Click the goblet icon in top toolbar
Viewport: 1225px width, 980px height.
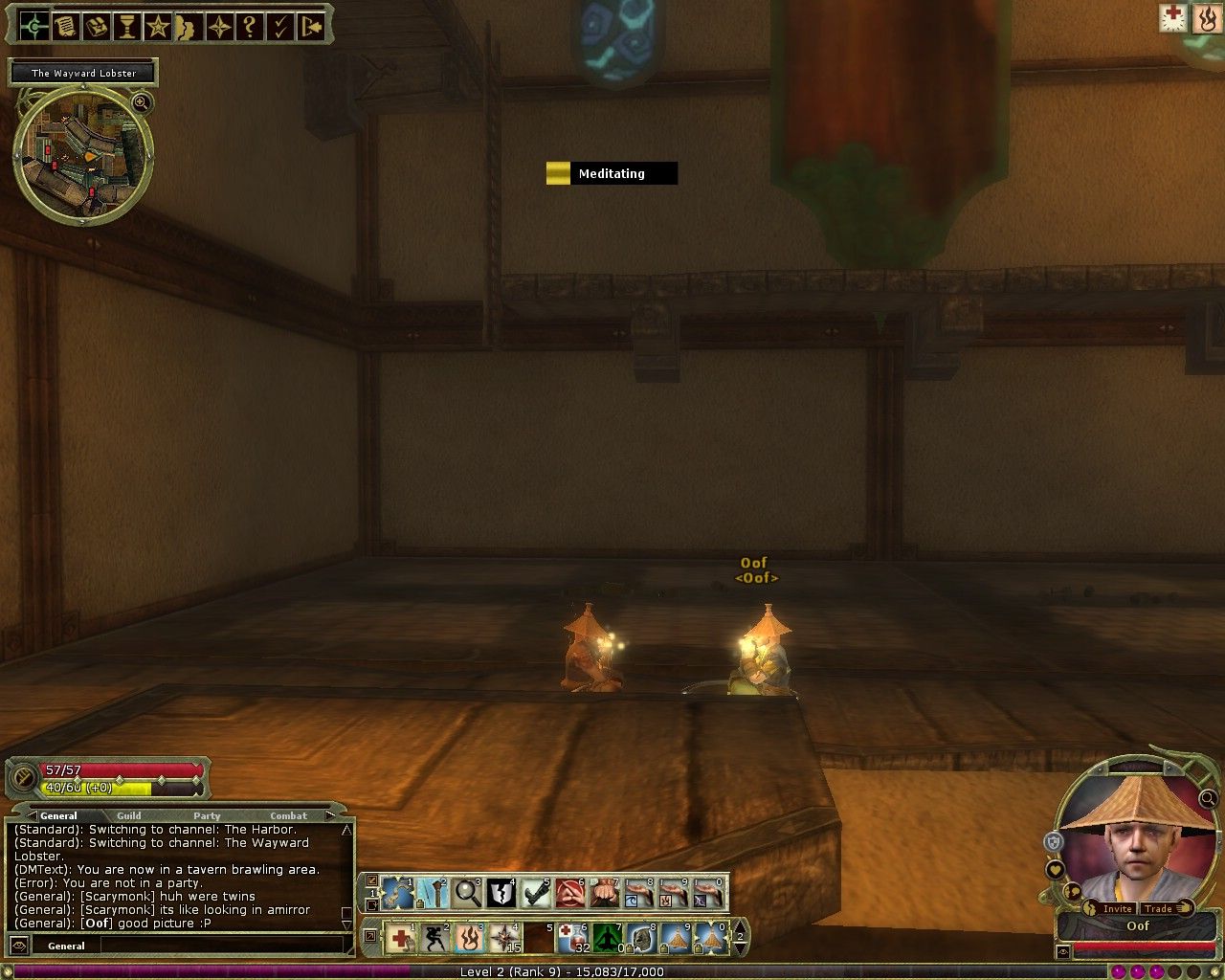click(126, 27)
